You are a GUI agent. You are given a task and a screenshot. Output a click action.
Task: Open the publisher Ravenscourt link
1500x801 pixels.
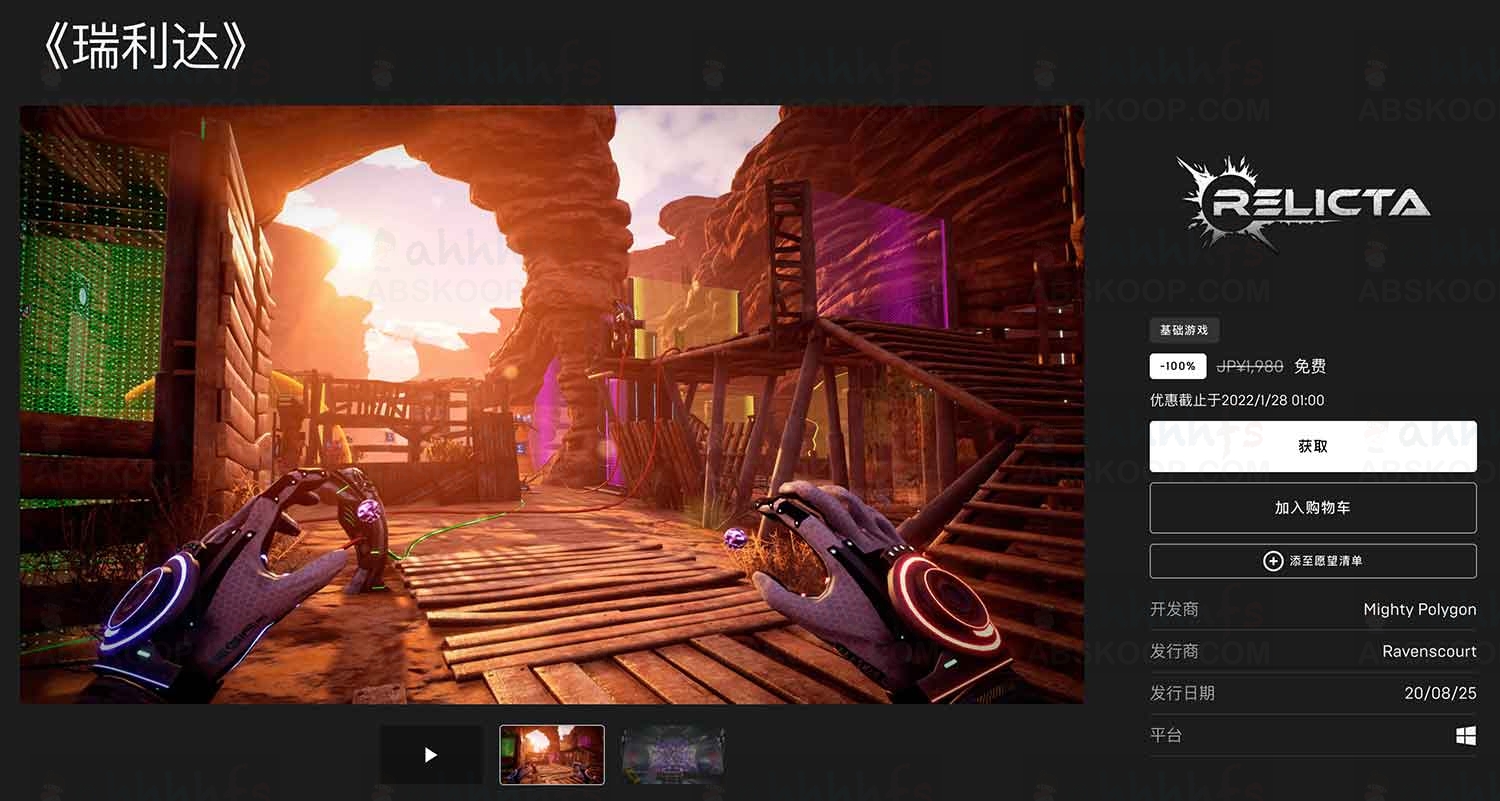pyautogui.click(x=1429, y=651)
